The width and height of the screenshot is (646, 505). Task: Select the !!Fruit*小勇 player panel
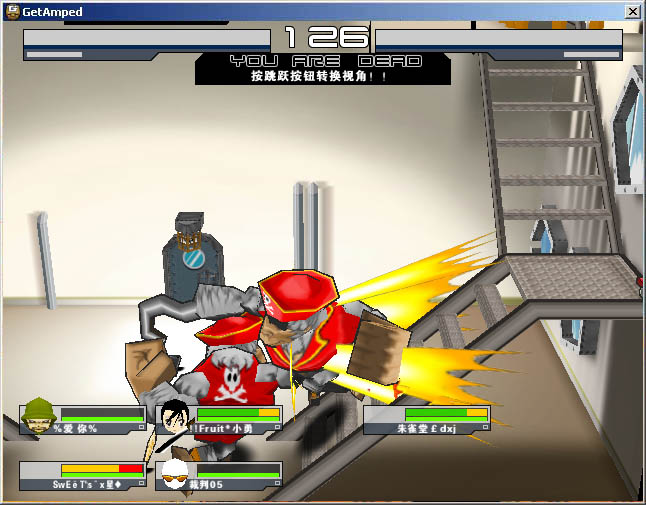click(219, 420)
